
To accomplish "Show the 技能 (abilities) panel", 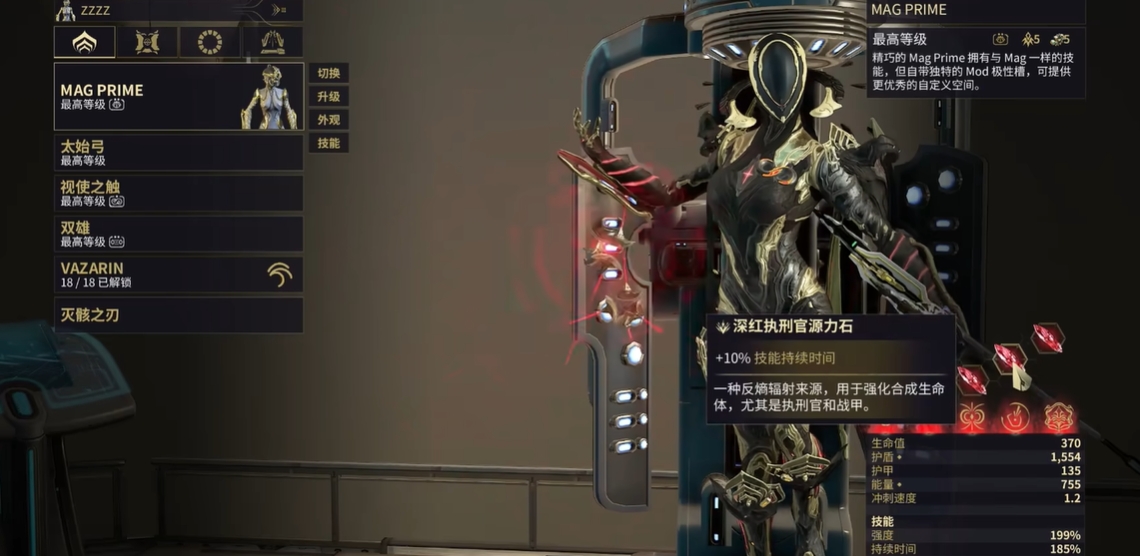I will tap(328, 143).
